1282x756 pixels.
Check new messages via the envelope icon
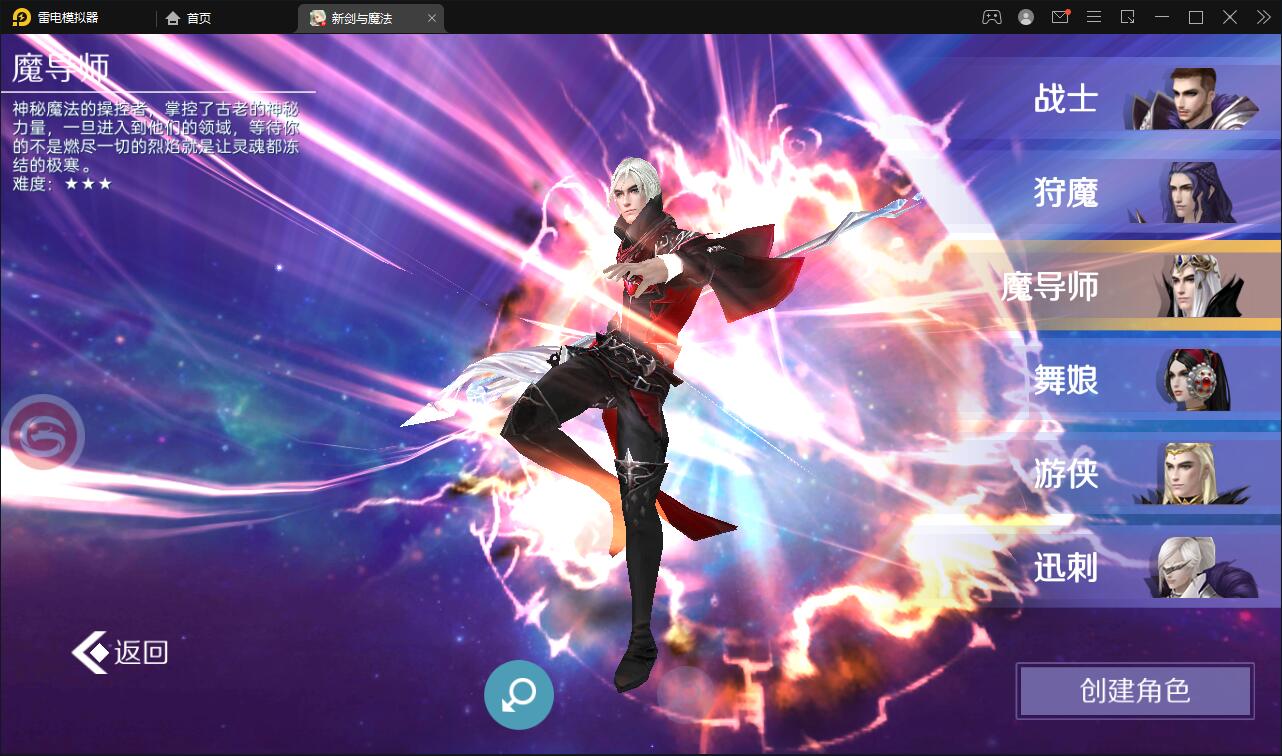[x=1059, y=17]
